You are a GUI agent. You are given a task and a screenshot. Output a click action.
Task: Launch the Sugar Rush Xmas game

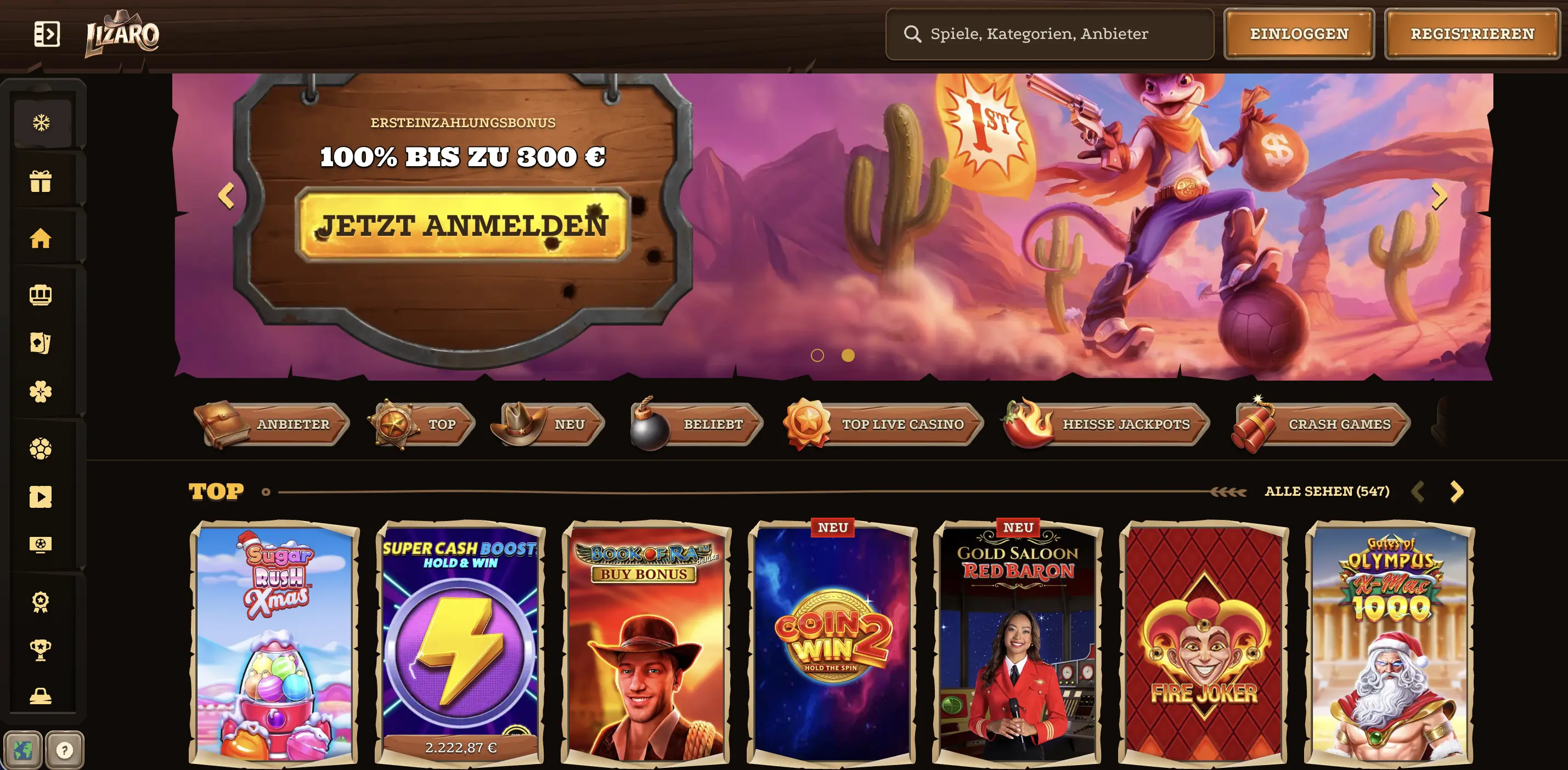point(274,642)
